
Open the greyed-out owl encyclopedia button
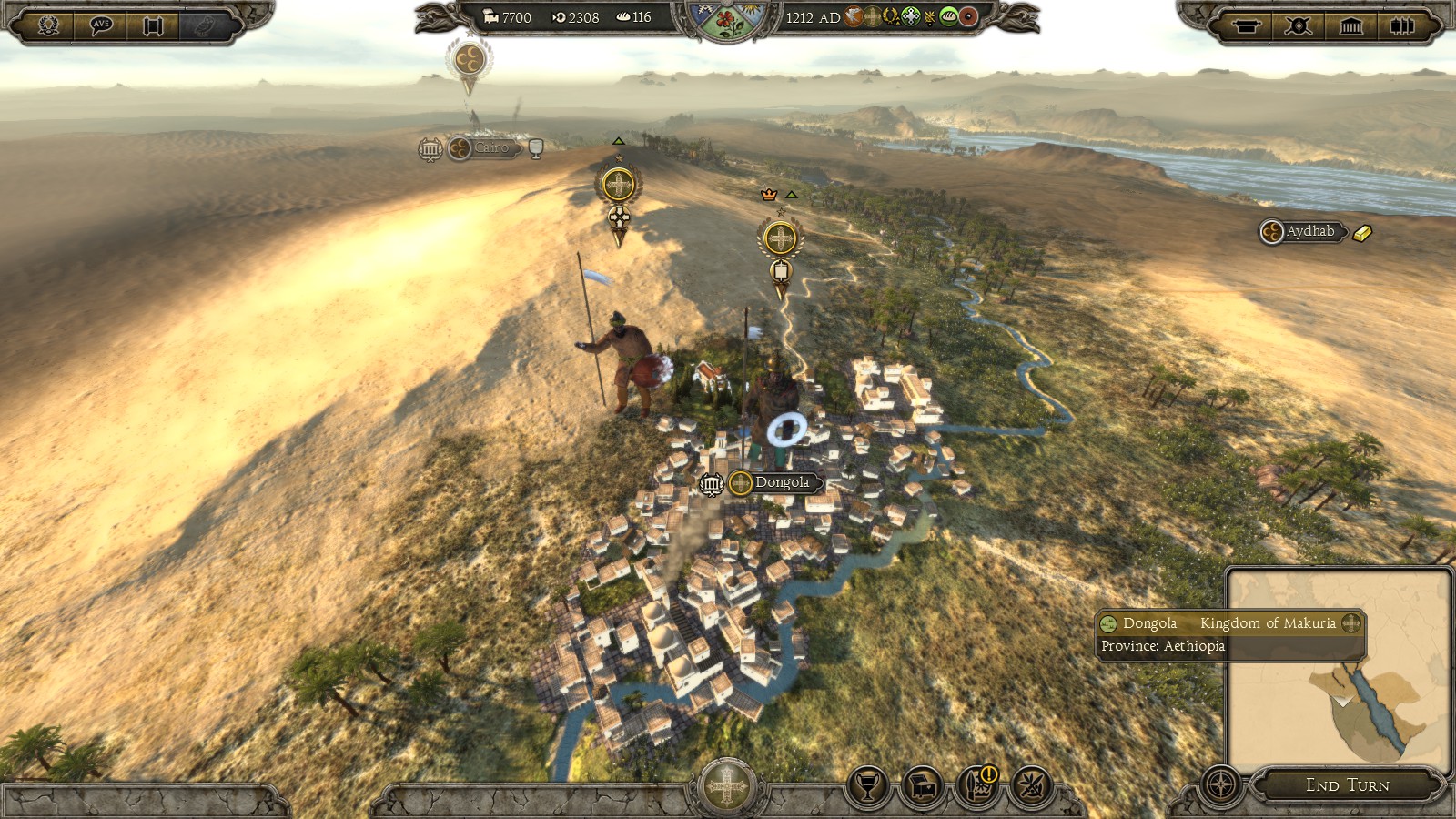(206, 25)
